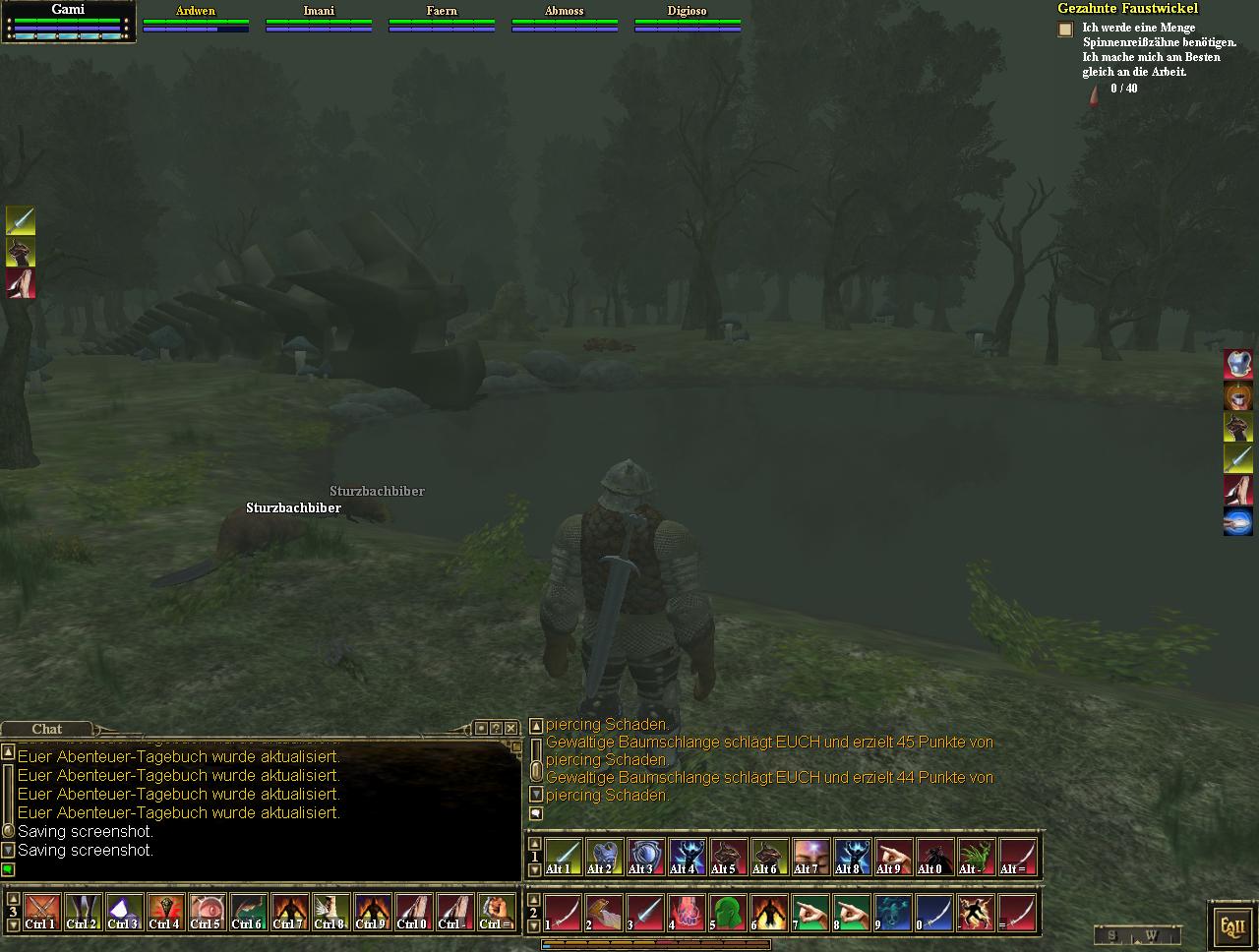Activate the Alt 7 glowing forehead ability

[810, 857]
